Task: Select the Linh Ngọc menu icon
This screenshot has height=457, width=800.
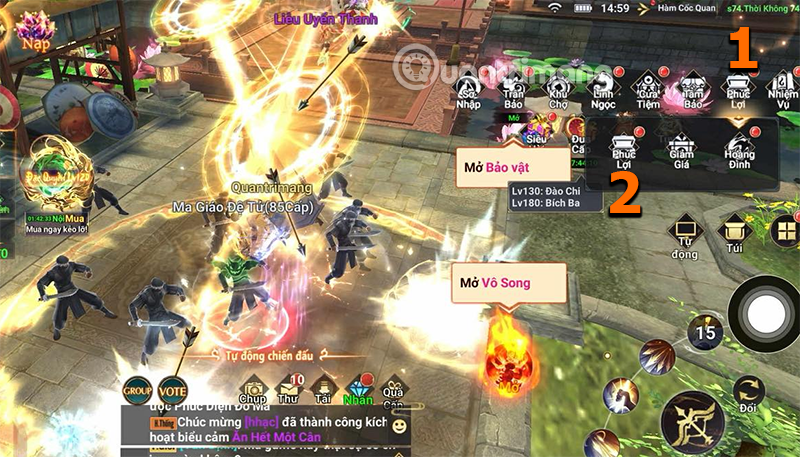Action: coord(601,92)
